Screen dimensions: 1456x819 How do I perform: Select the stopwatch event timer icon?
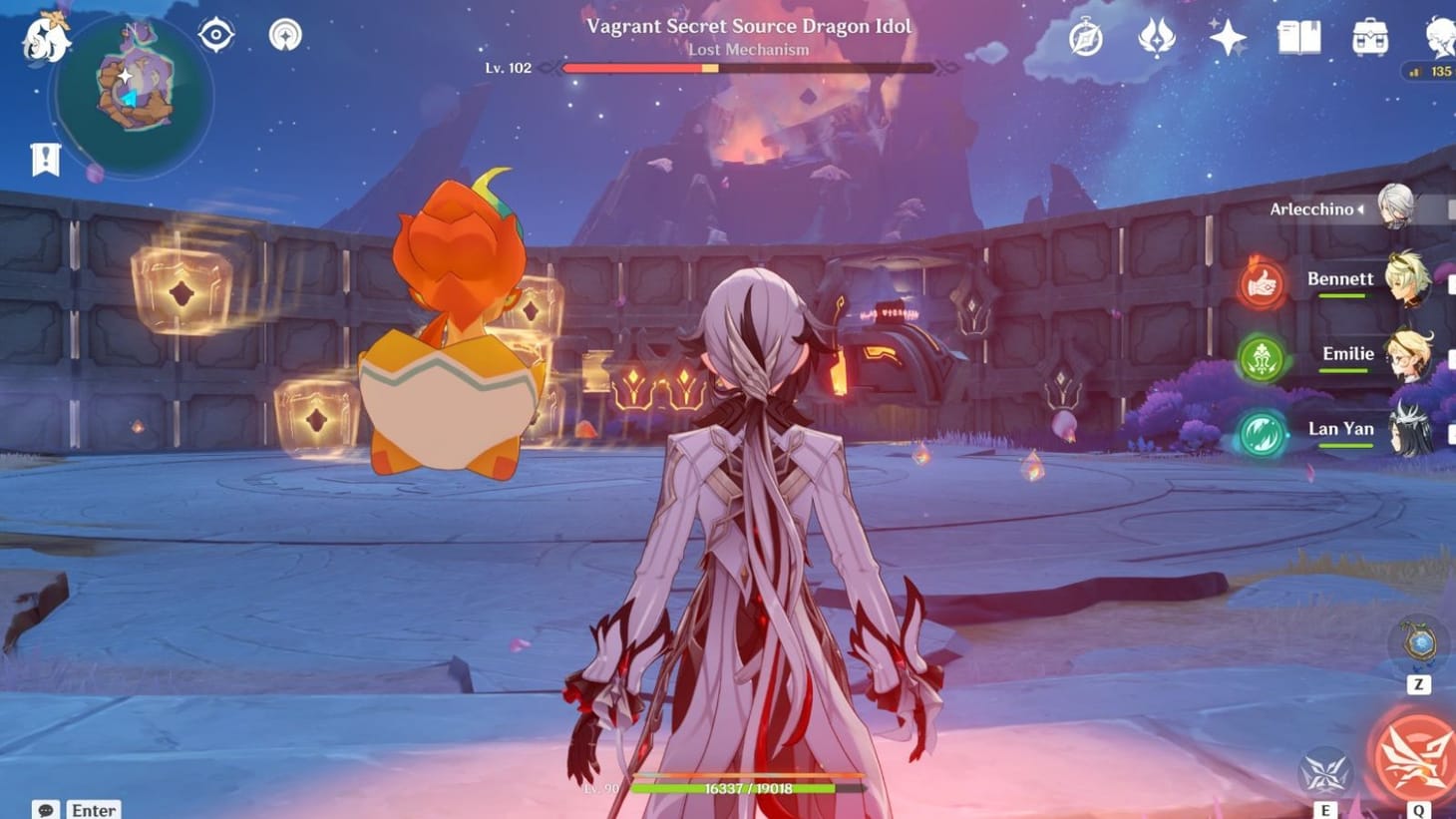[1085, 36]
